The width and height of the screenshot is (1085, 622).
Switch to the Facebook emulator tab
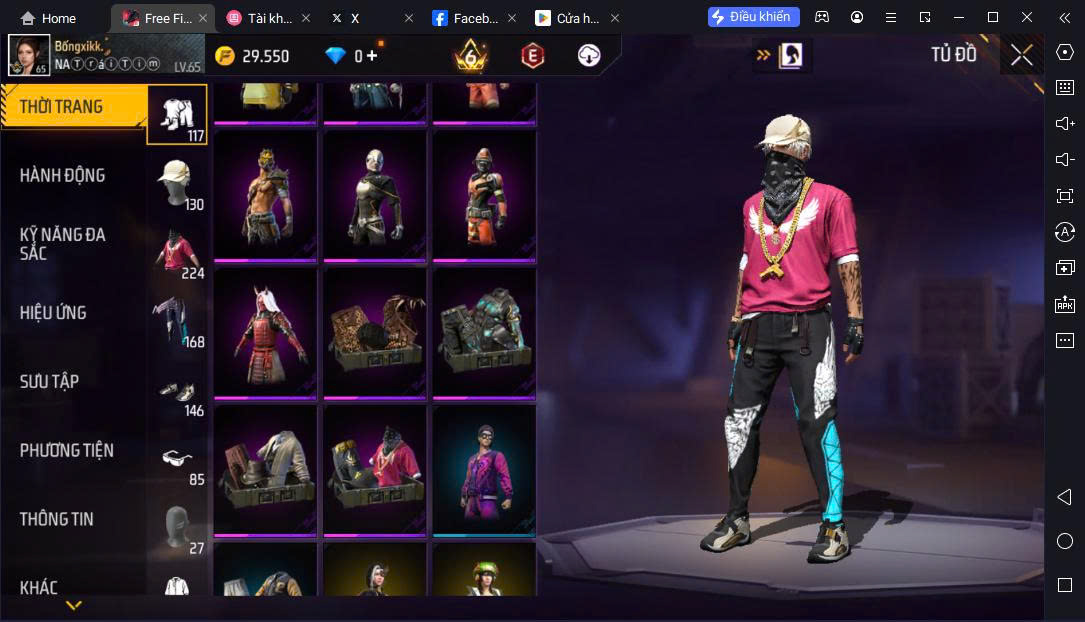[468, 18]
